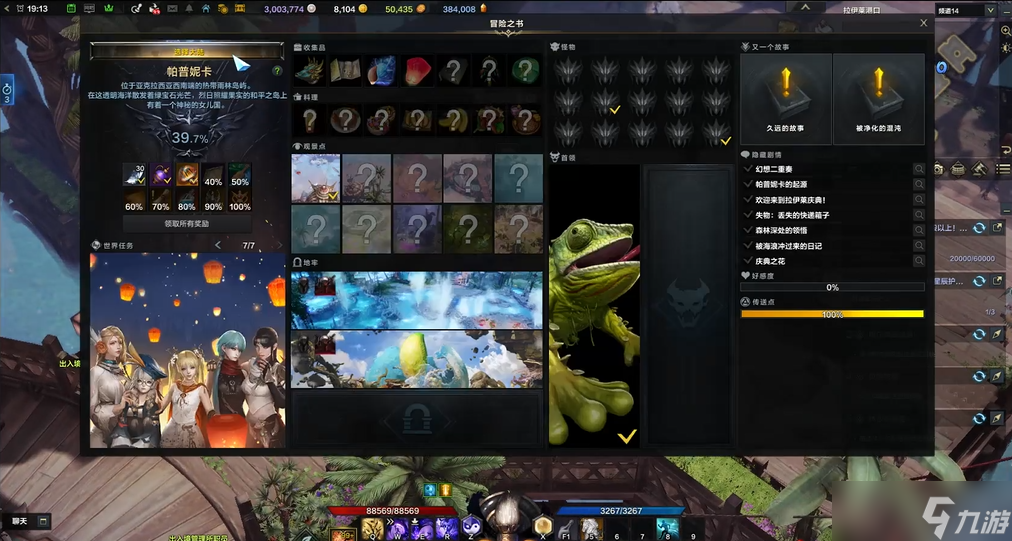The width and height of the screenshot is (1012, 541).
Task: Claim all rewards with 领取所有奖励
Action: (186, 224)
